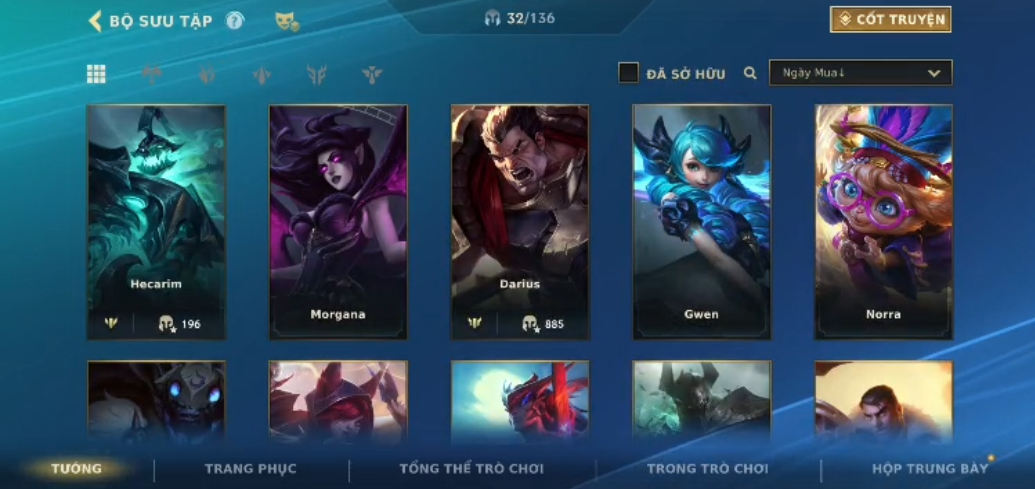1035x489 pixels.
Task: View the Norra champion card
Action: click(x=884, y=221)
